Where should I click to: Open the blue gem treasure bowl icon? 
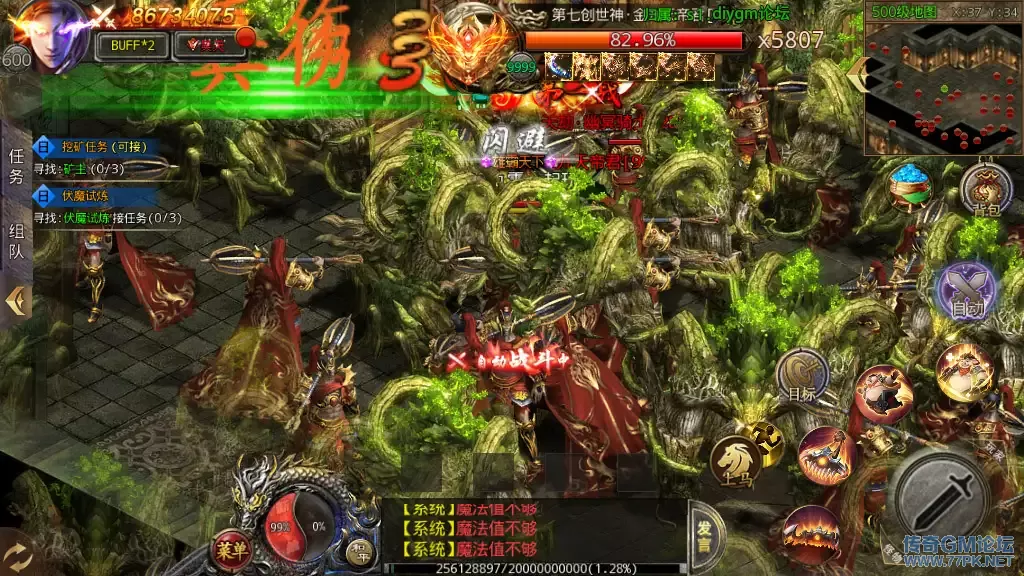tap(910, 187)
